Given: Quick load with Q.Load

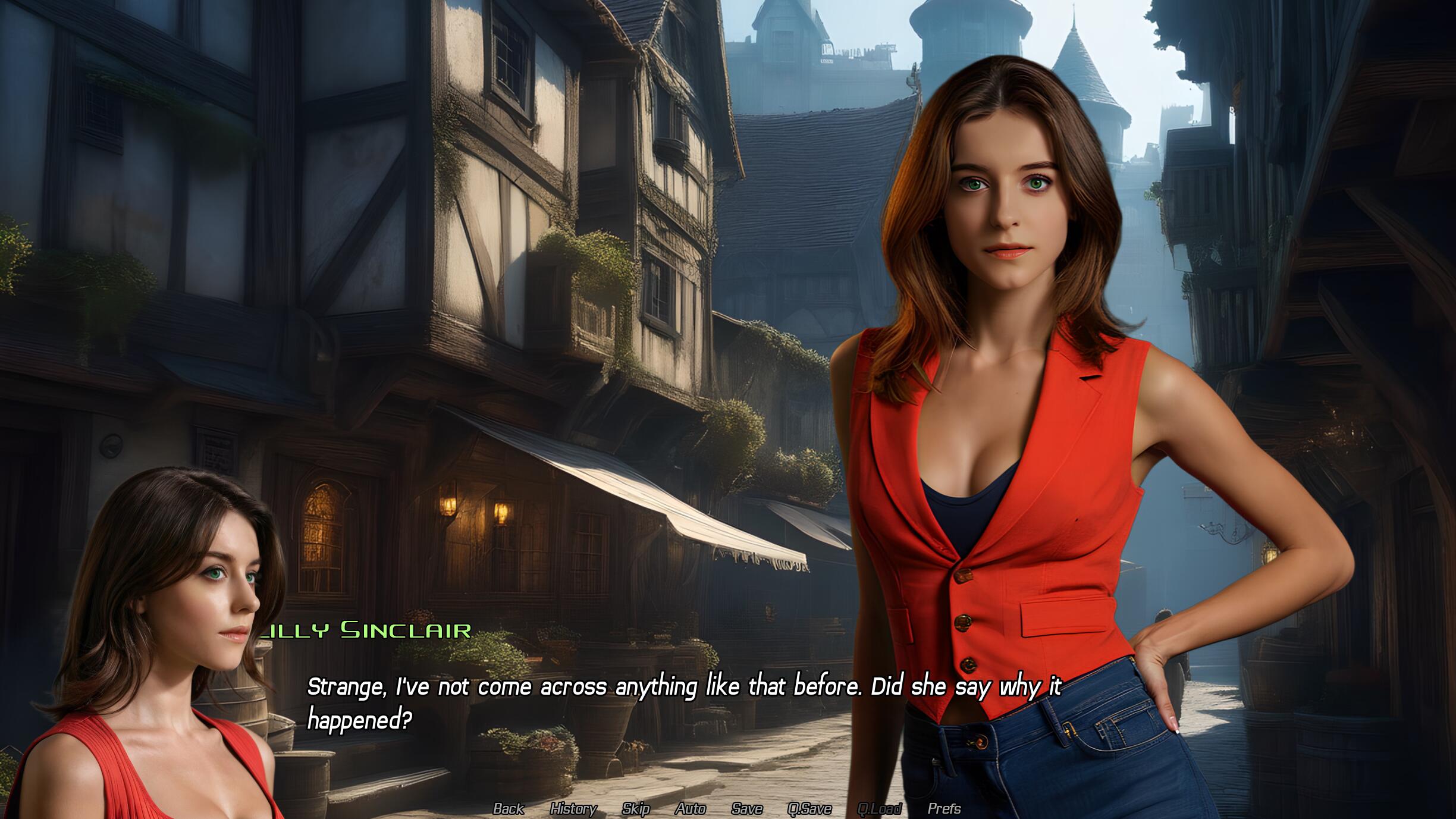Looking at the screenshot, I should pos(878,808).
